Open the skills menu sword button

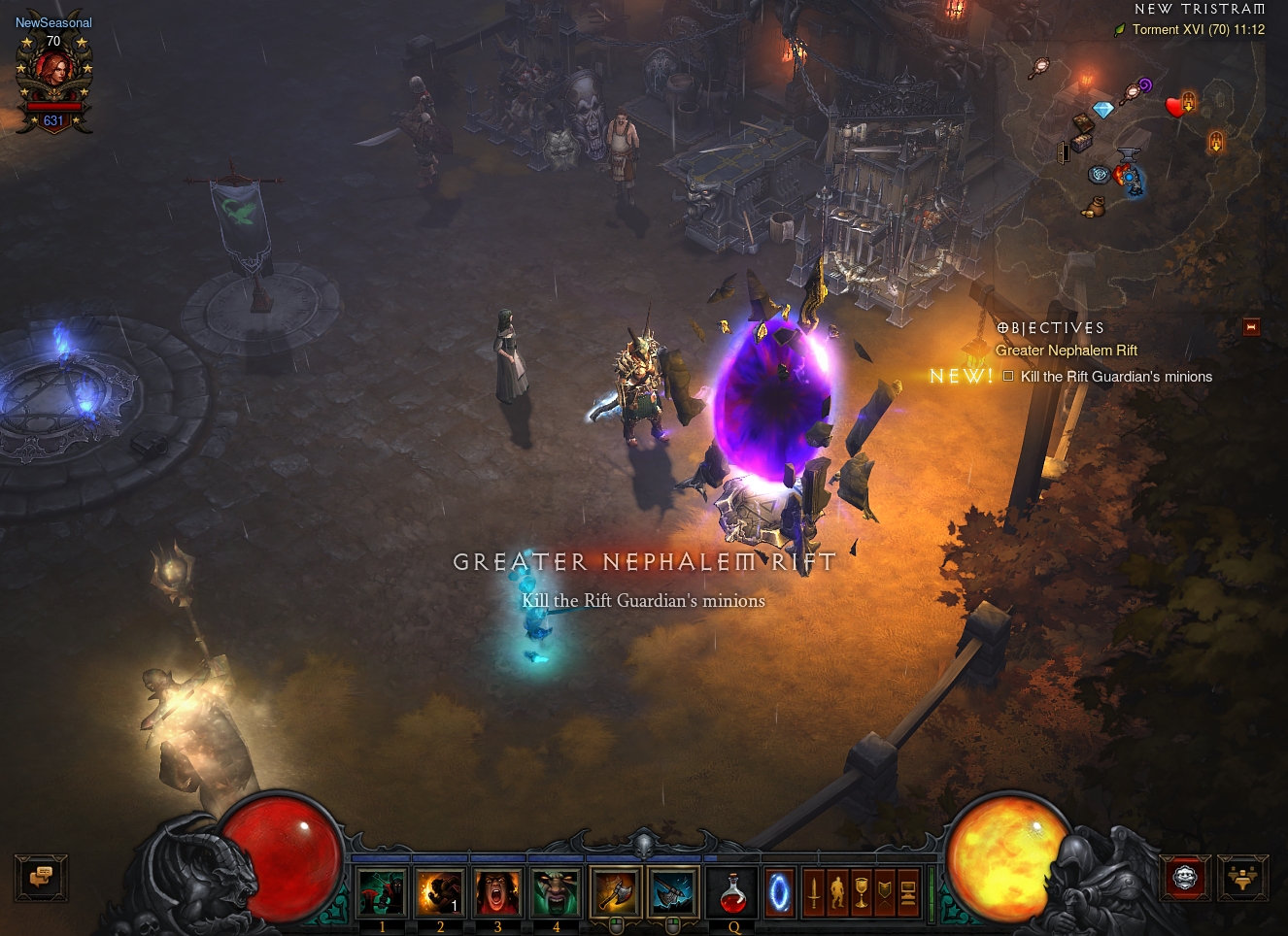tap(814, 892)
